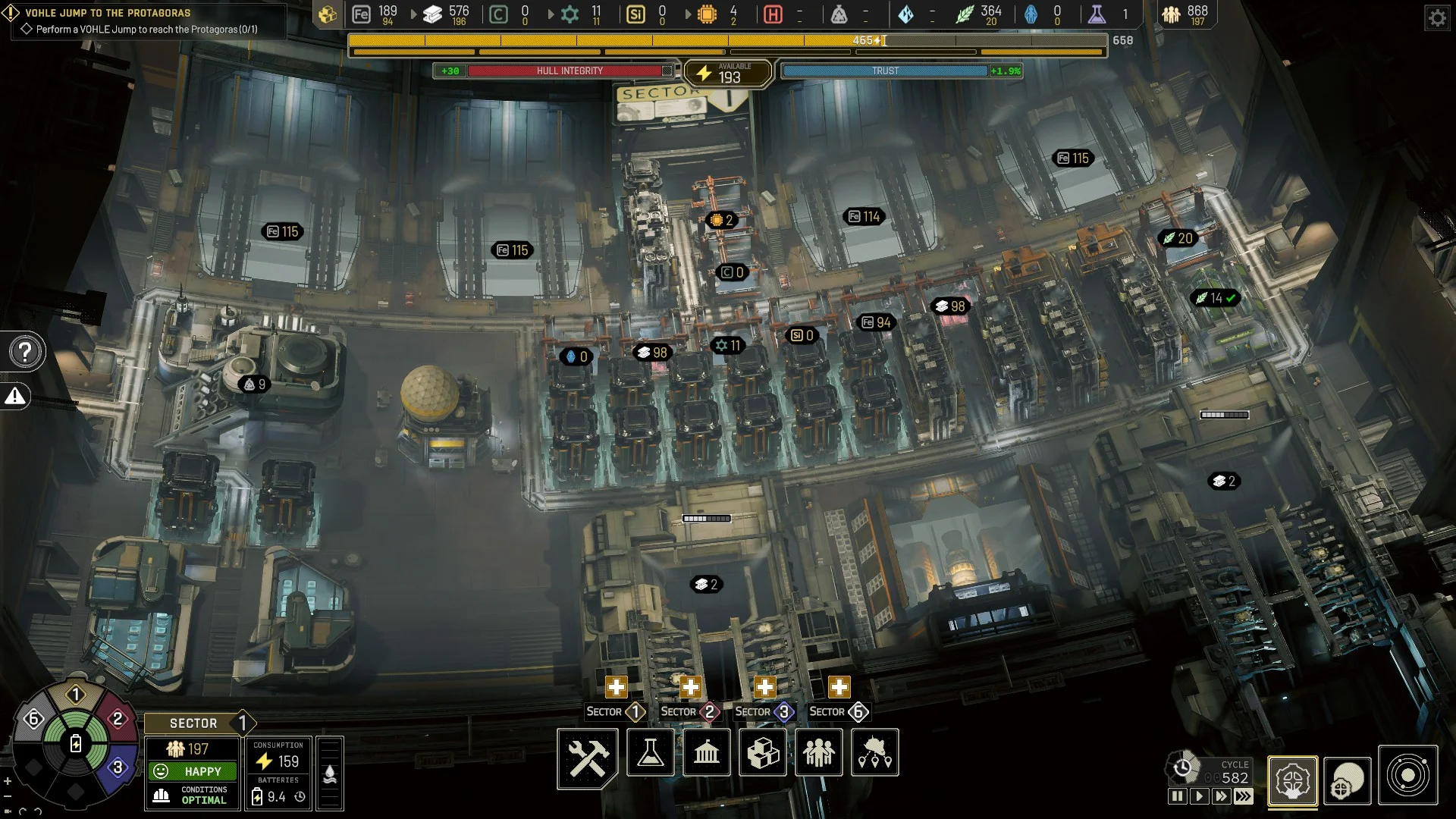This screenshot has width=1456, height=819.
Task: Select Sector 3 on the sector wheel
Action: (x=118, y=767)
